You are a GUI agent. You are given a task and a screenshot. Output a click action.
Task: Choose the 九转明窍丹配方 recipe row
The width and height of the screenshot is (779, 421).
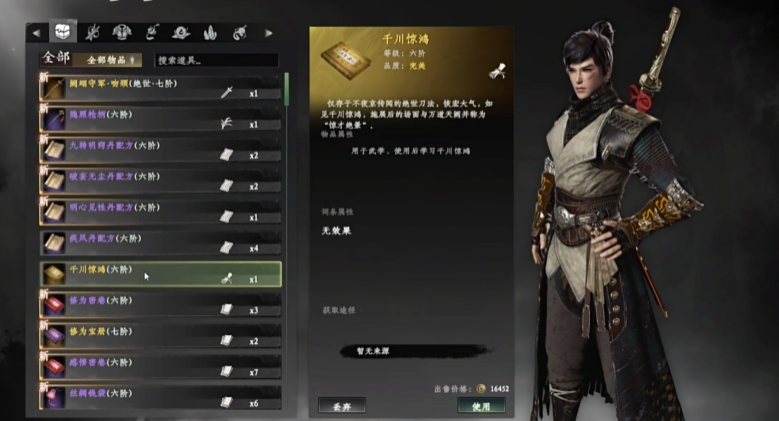[x=160, y=149]
